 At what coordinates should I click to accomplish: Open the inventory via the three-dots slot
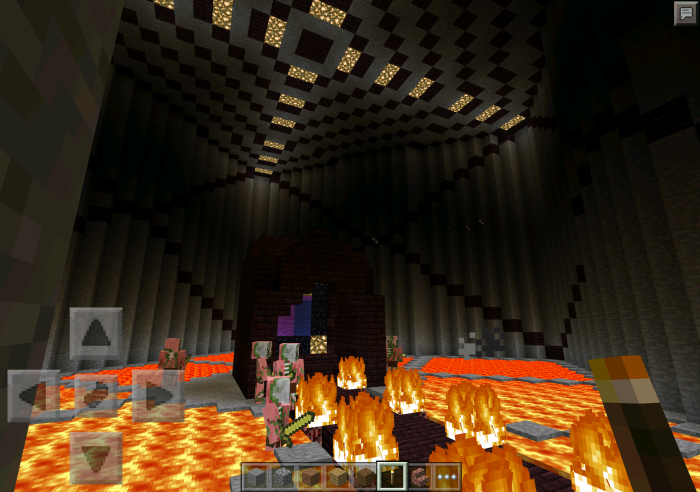(x=446, y=477)
